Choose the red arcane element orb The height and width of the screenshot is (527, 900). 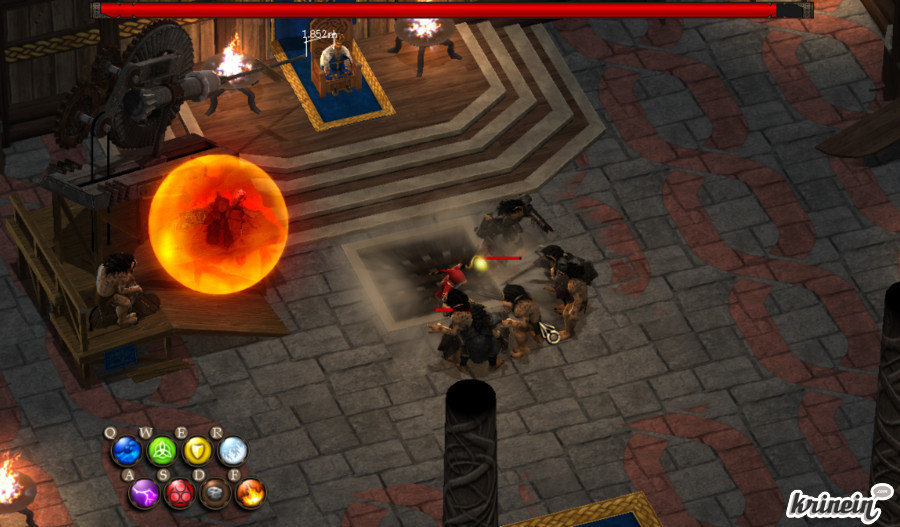pos(180,492)
